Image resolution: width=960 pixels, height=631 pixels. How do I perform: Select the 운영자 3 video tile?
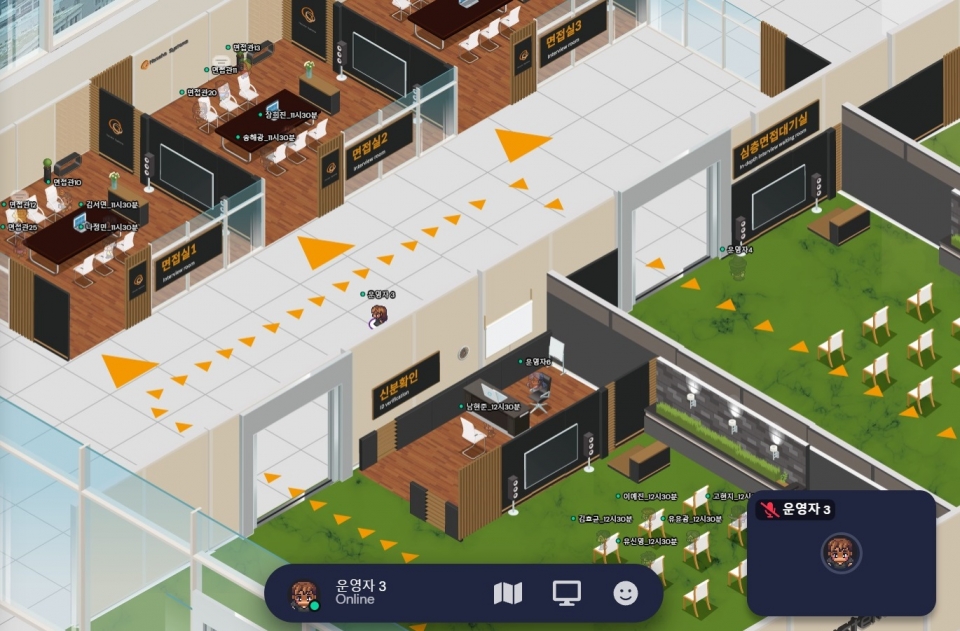[841, 553]
